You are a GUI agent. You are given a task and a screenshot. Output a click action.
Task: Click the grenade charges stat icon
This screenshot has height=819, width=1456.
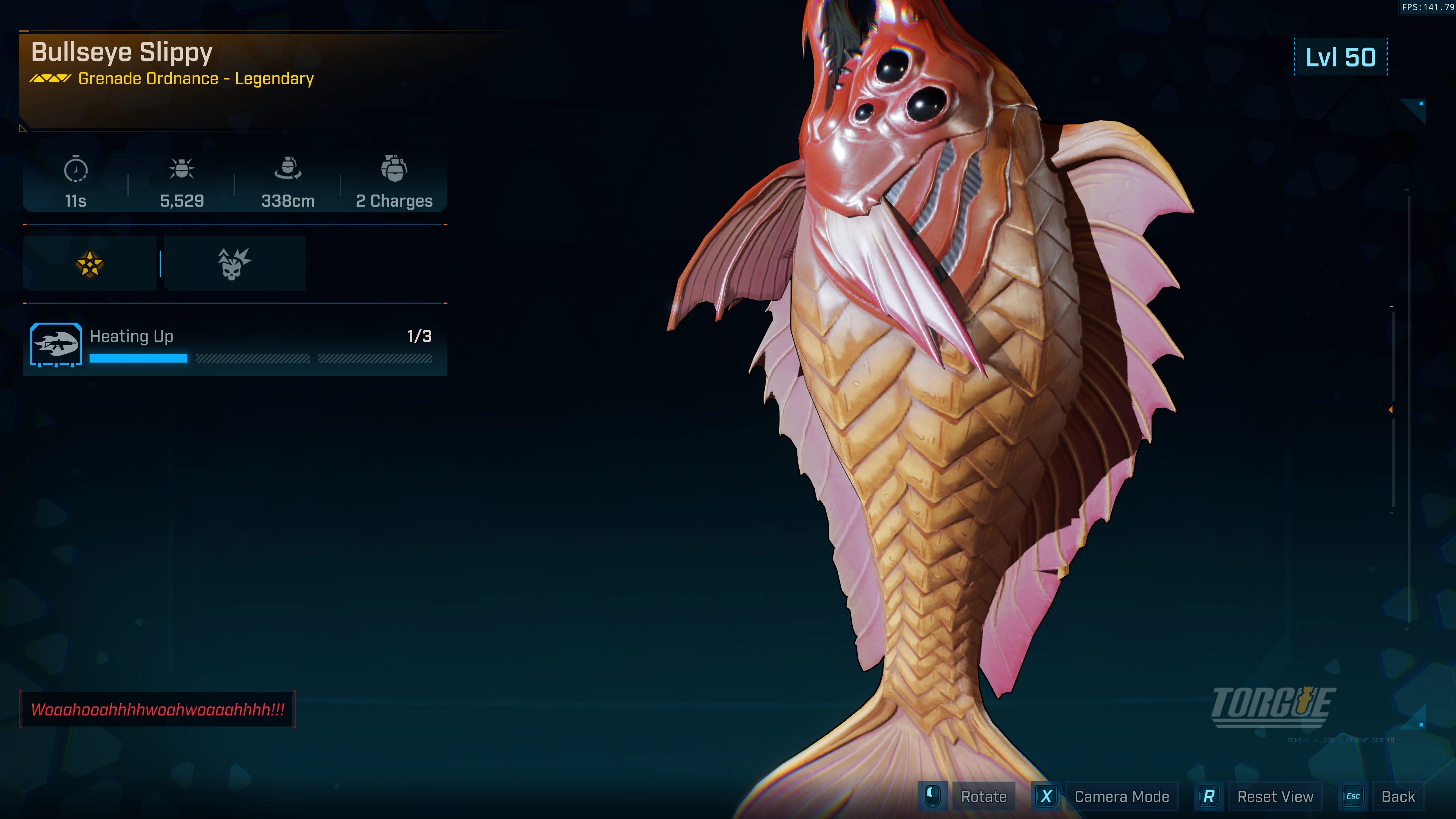(394, 168)
